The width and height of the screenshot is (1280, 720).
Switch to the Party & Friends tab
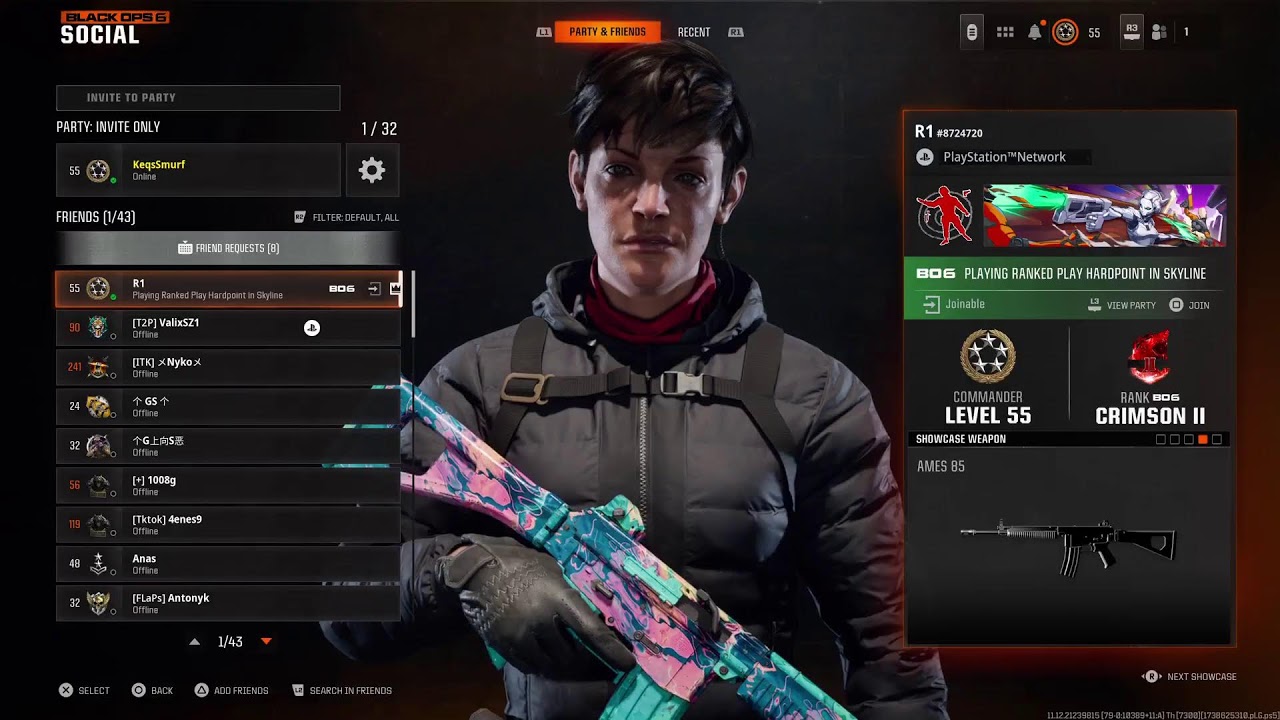tap(607, 32)
